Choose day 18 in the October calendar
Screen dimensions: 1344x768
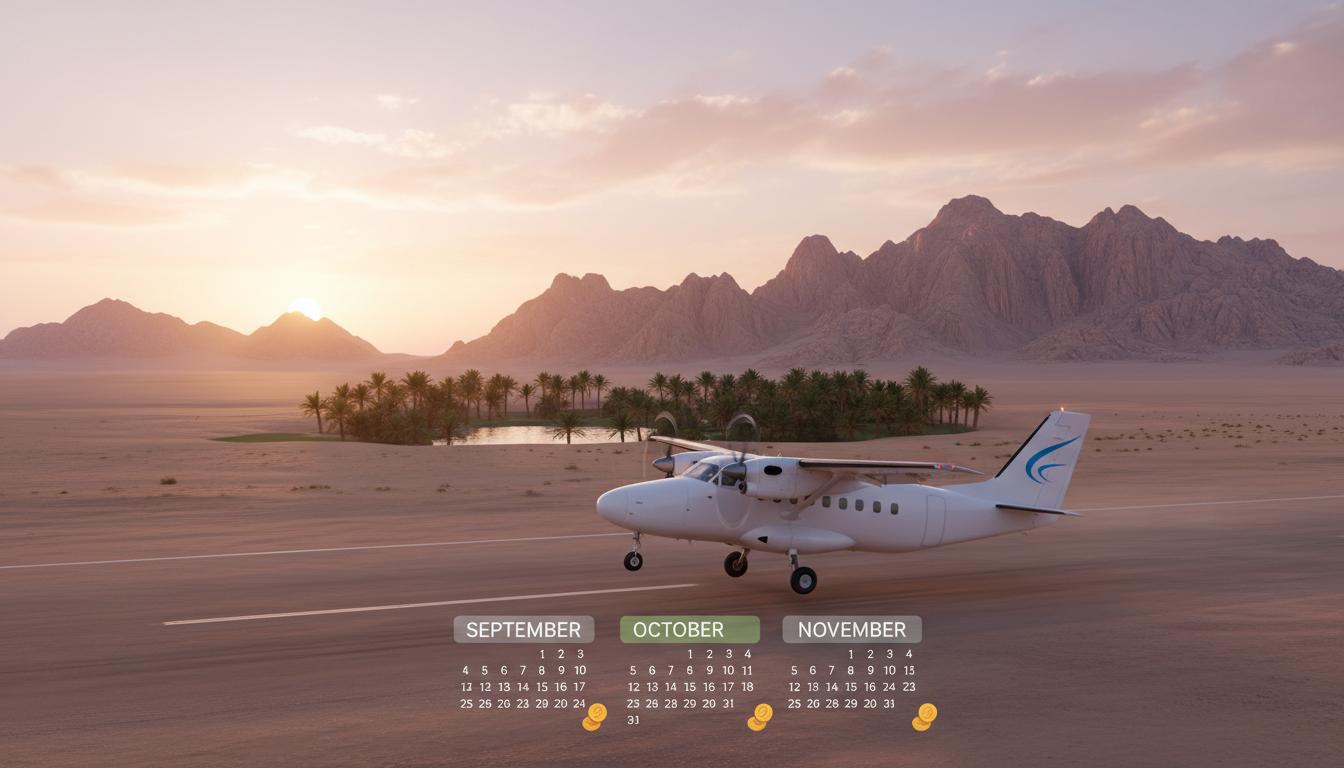point(747,687)
